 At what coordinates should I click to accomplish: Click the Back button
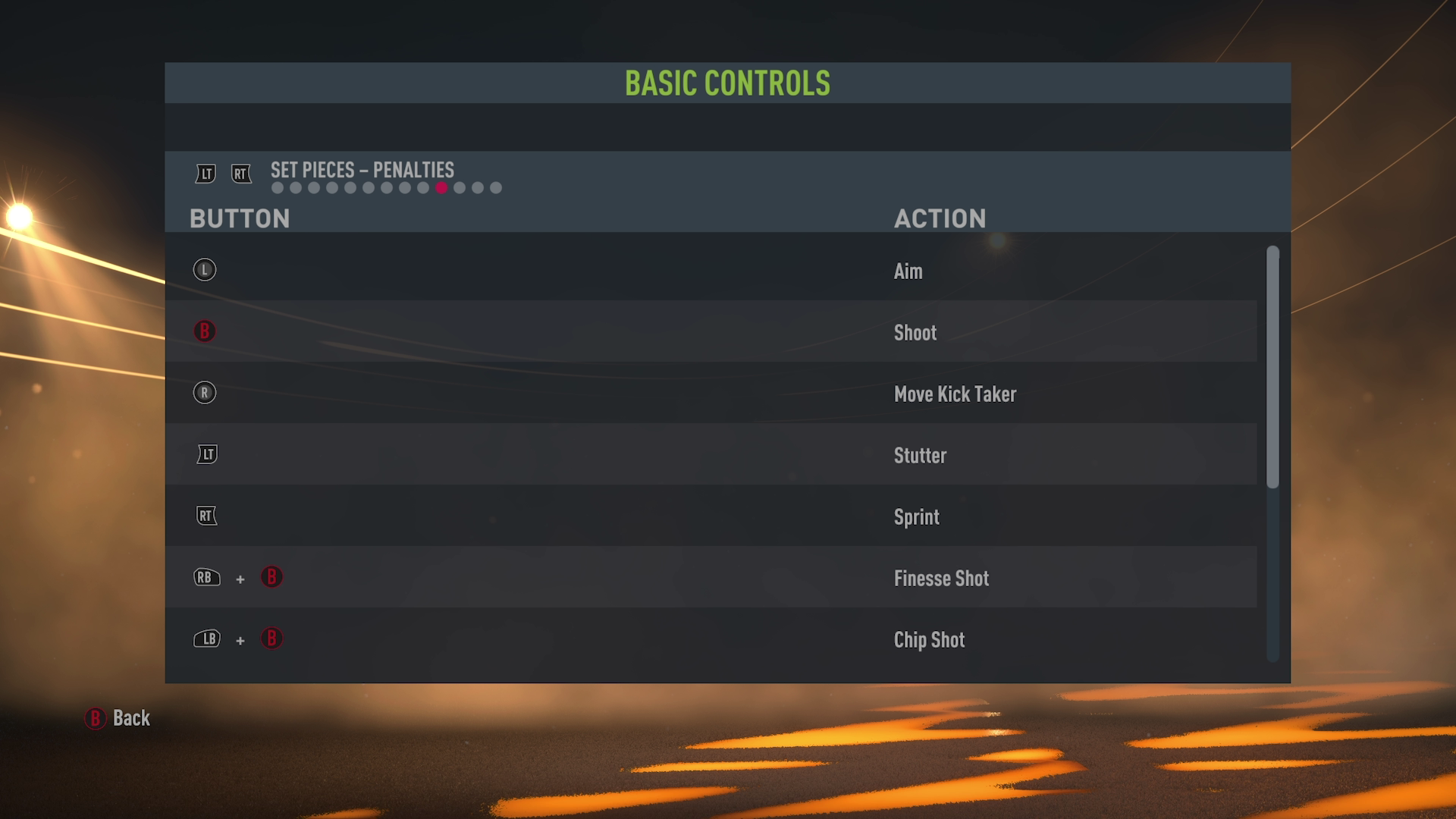[130, 717]
